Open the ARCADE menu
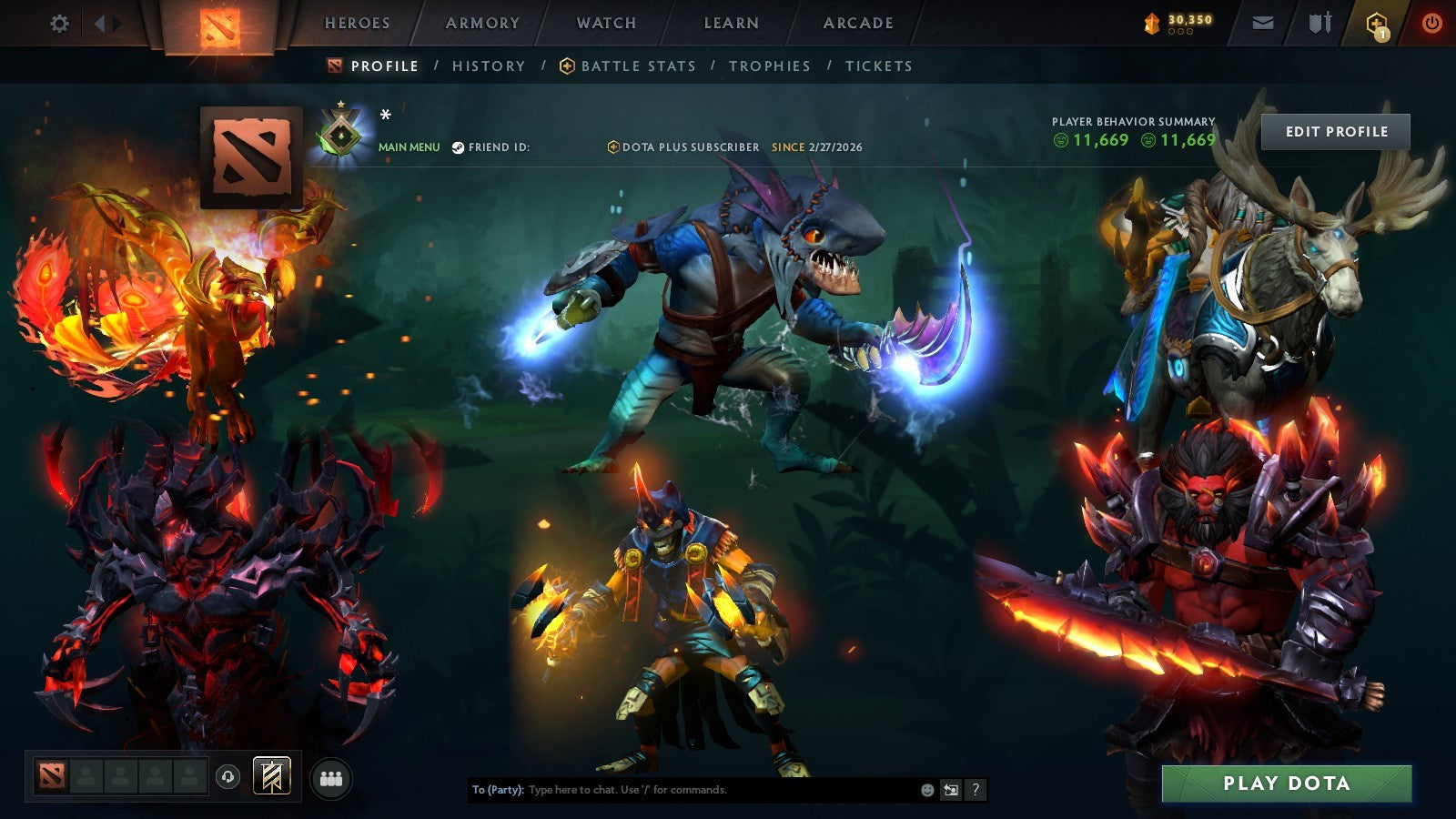This screenshot has height=819, width=1456. pos(859,24)
